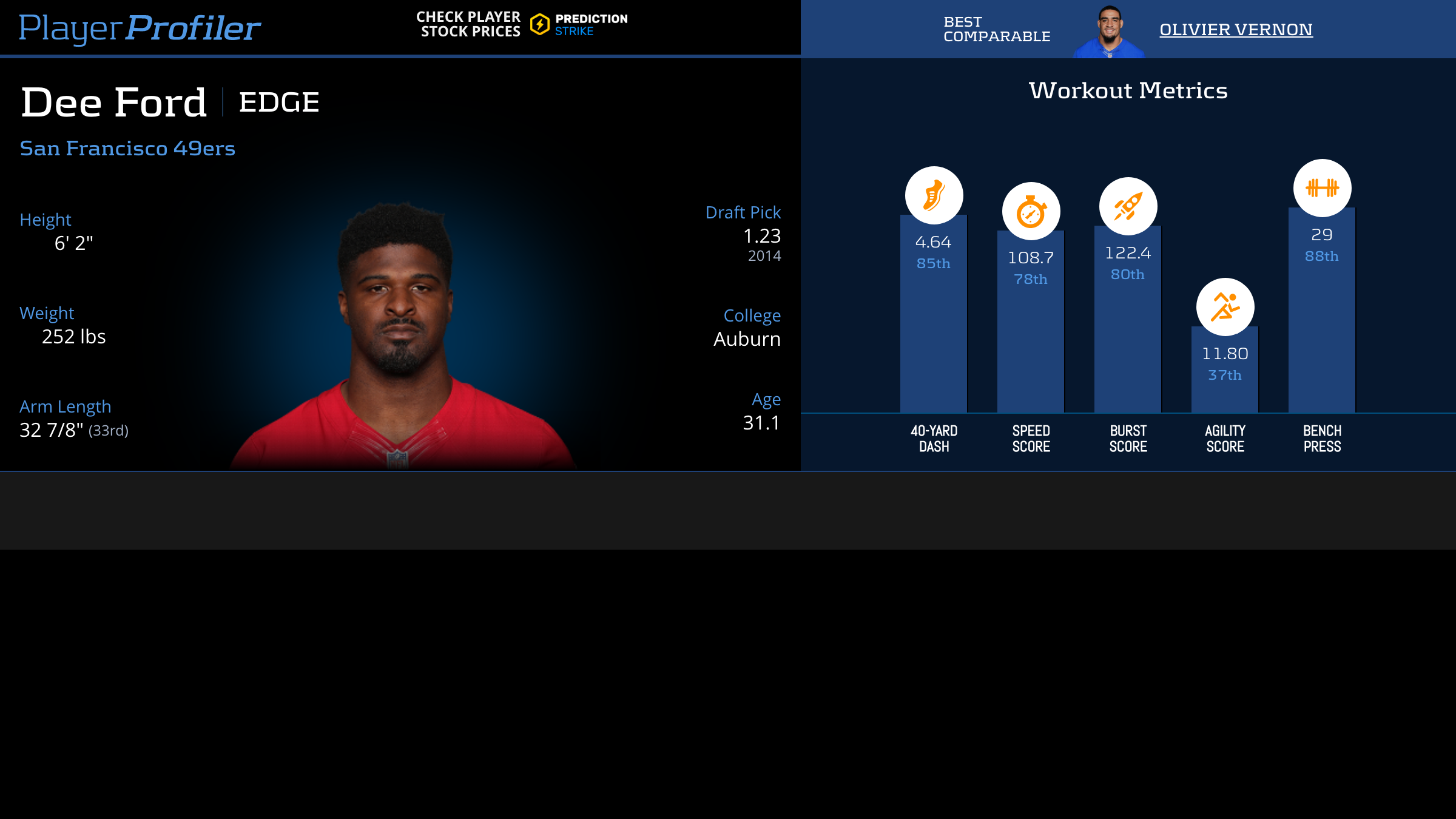Click the Prediction Strike stock prices banner
Image resolution: width=1456 pixels, height=819 pixels.
coord(522,24)
